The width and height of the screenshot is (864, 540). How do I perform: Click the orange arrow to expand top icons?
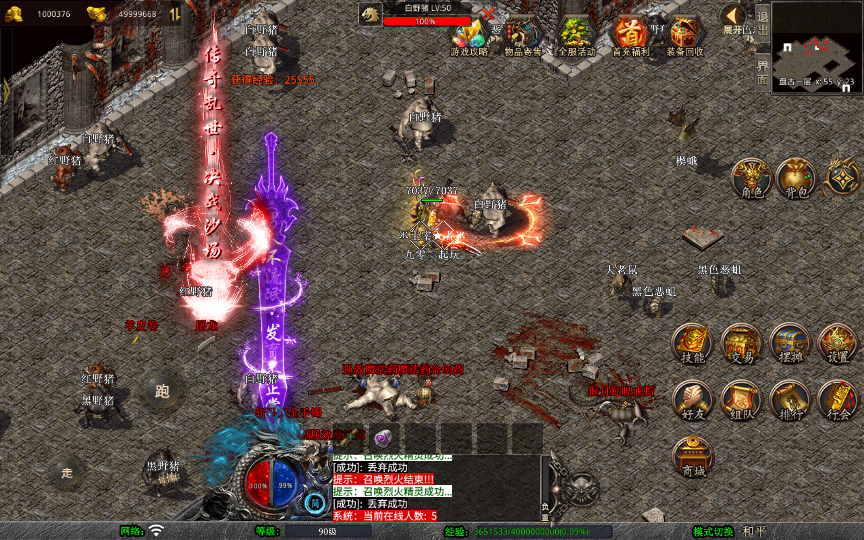coord(734,16)
